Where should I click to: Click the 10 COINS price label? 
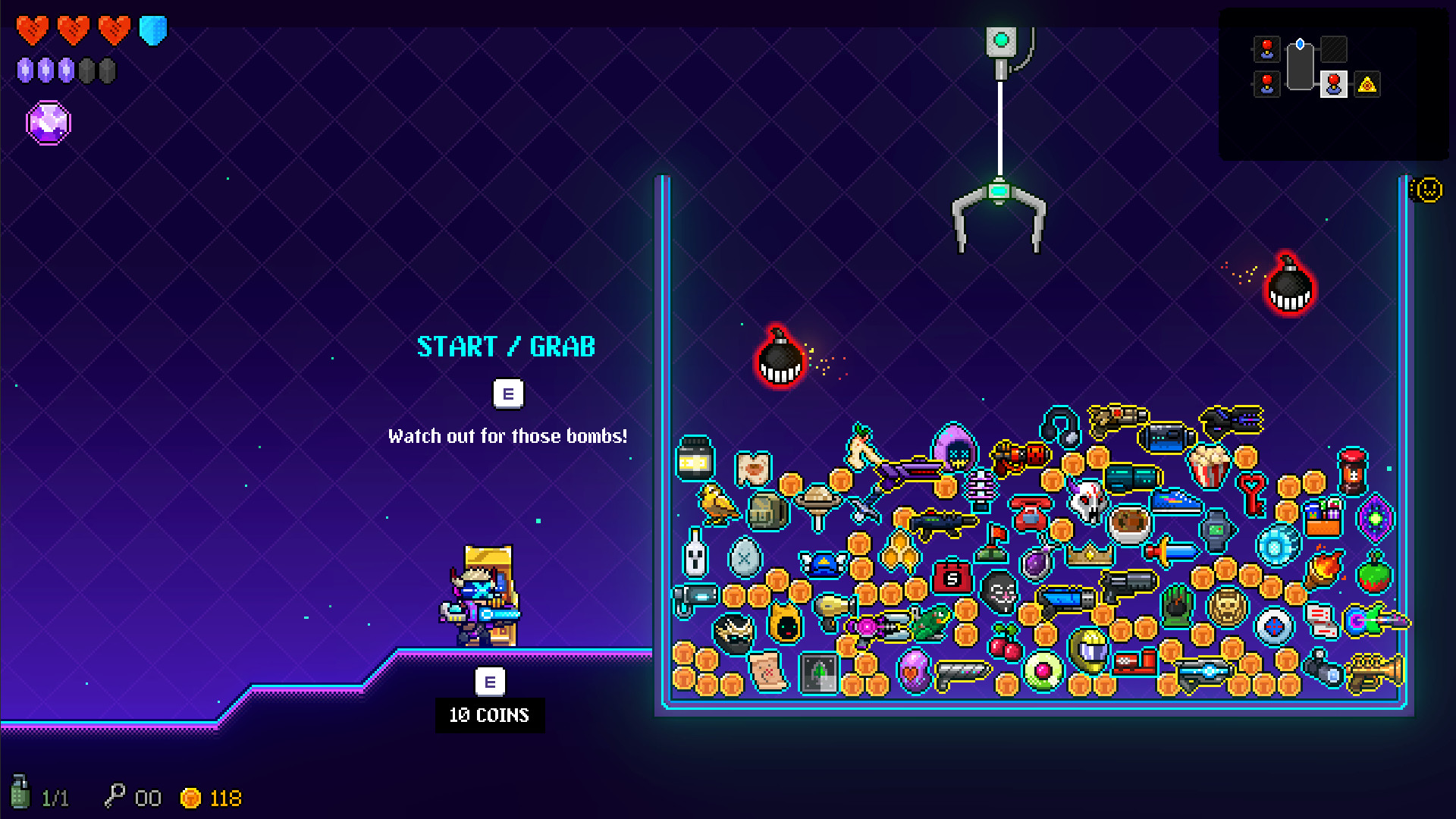click(x=490, y=714)
